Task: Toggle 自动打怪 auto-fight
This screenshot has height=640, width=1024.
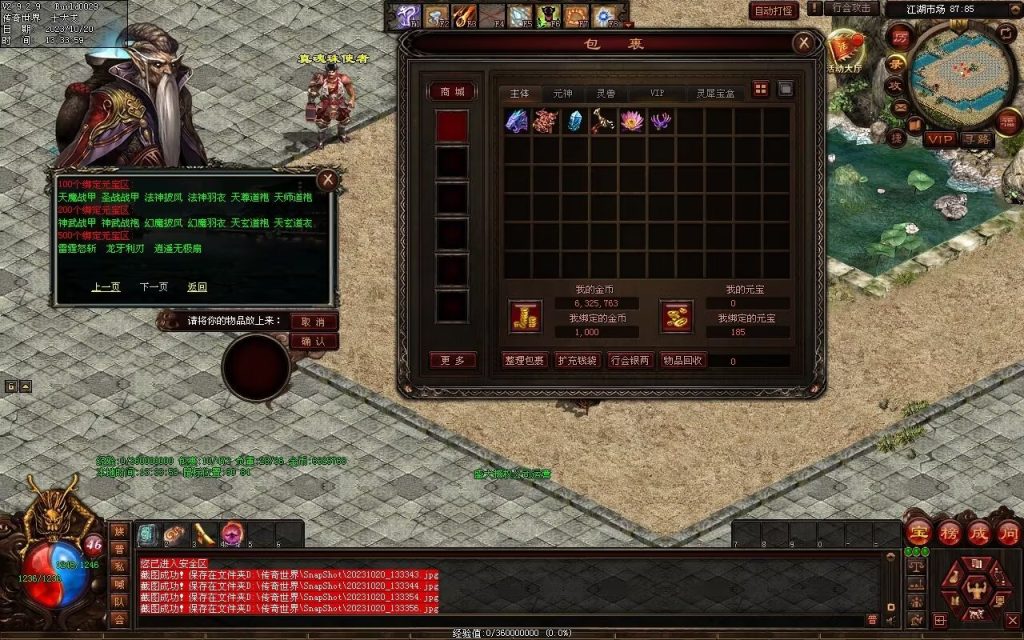Action: point(773,11)
